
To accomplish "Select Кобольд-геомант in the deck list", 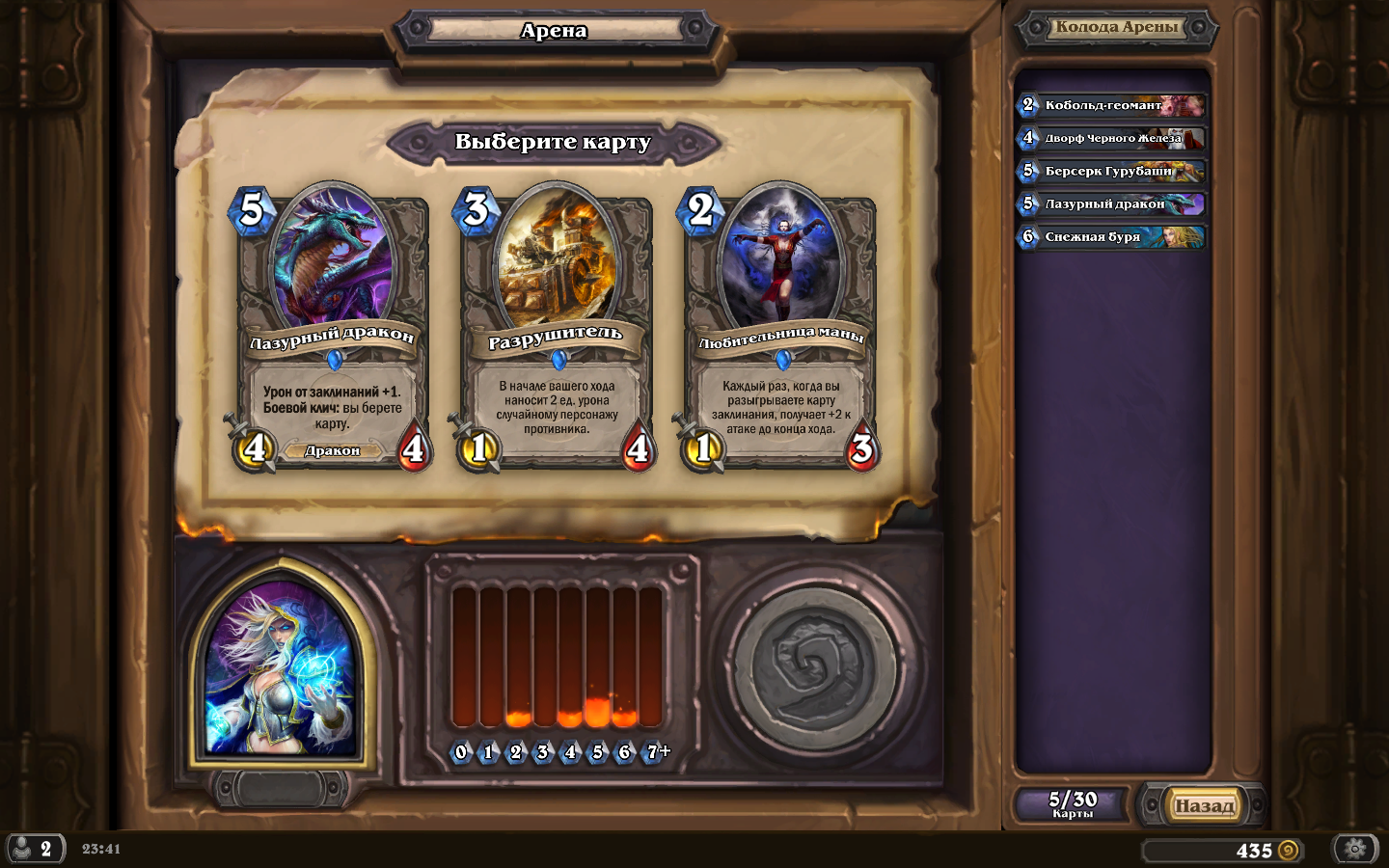I will point(1113,105).
